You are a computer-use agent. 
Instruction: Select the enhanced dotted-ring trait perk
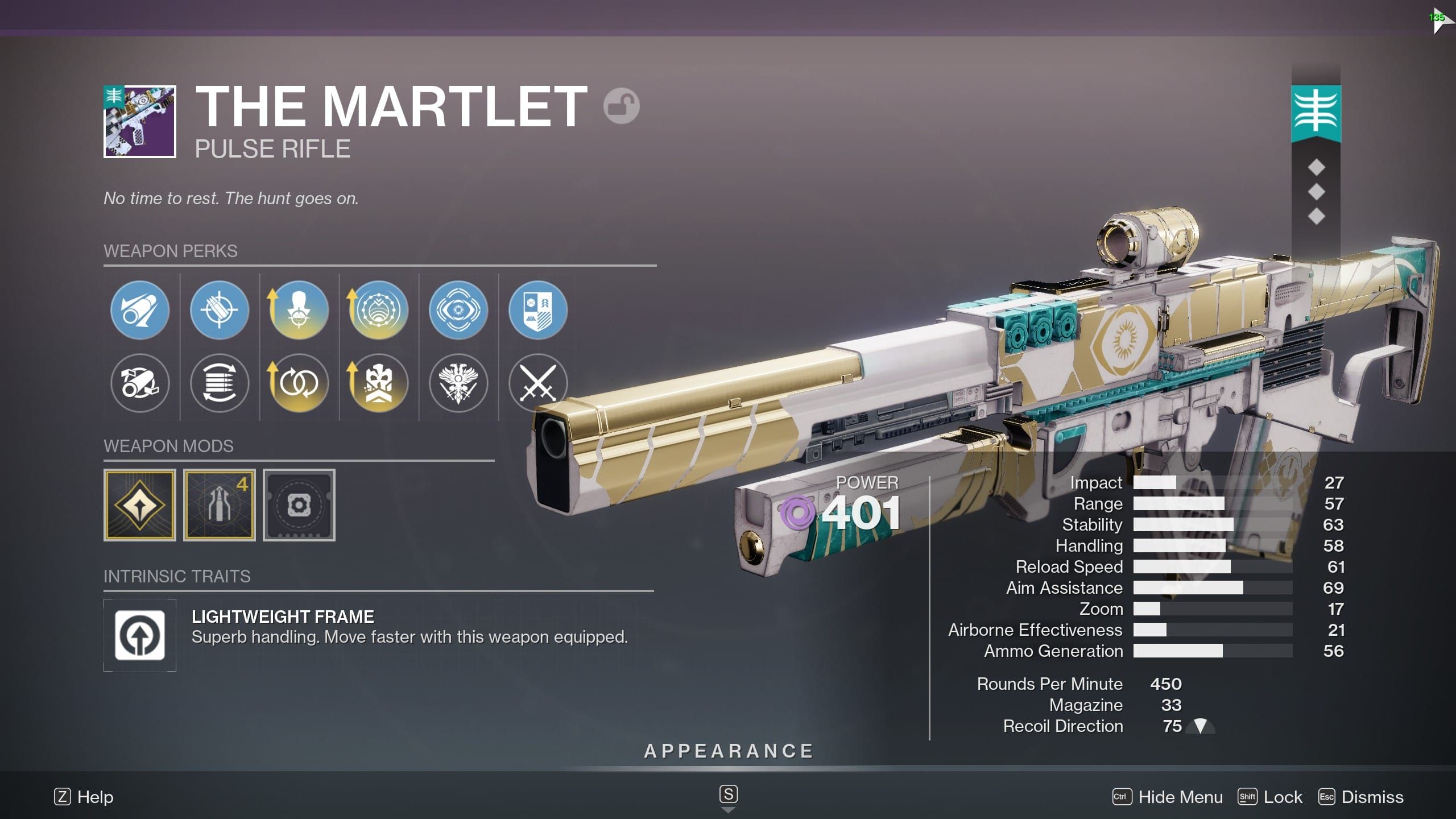click(x=379, y=310)
